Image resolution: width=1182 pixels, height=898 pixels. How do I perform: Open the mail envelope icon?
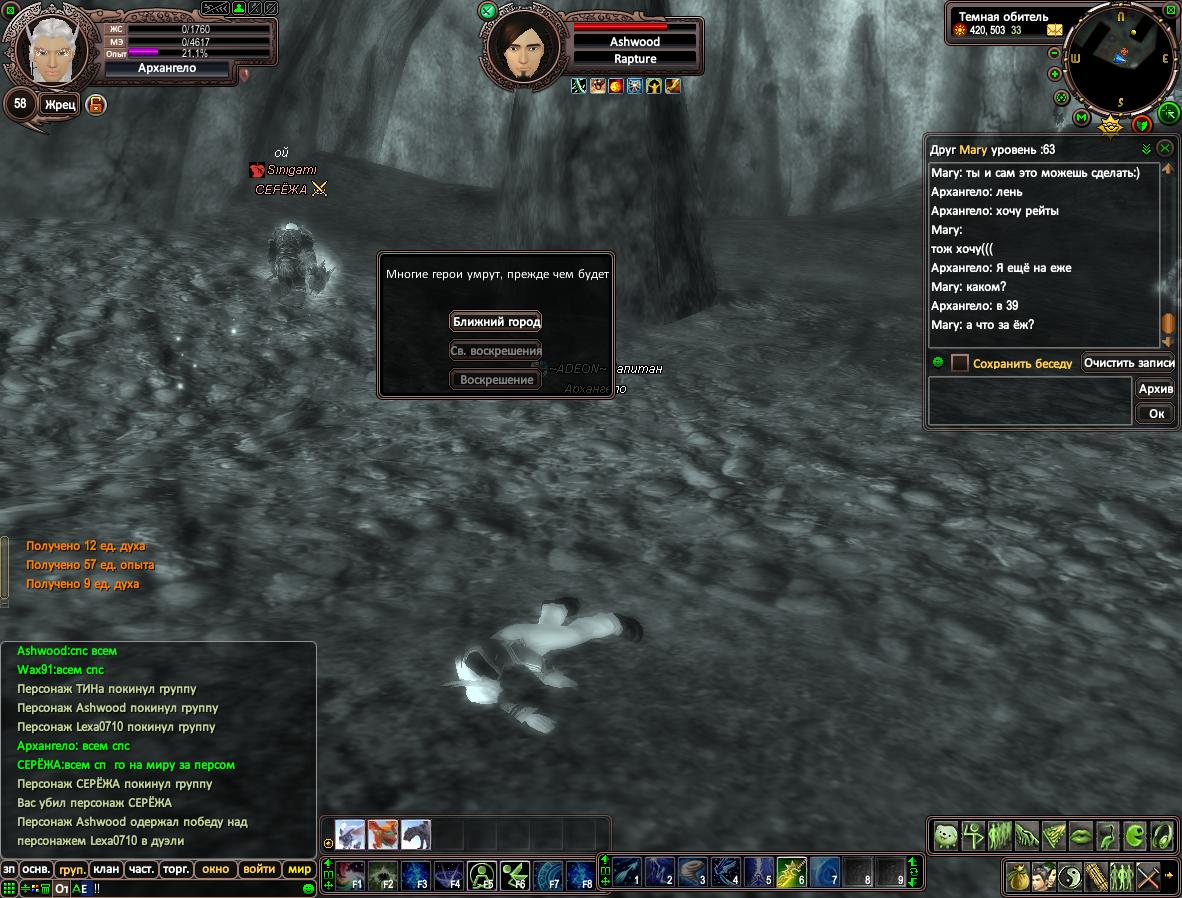click(x=1054, y=30)
